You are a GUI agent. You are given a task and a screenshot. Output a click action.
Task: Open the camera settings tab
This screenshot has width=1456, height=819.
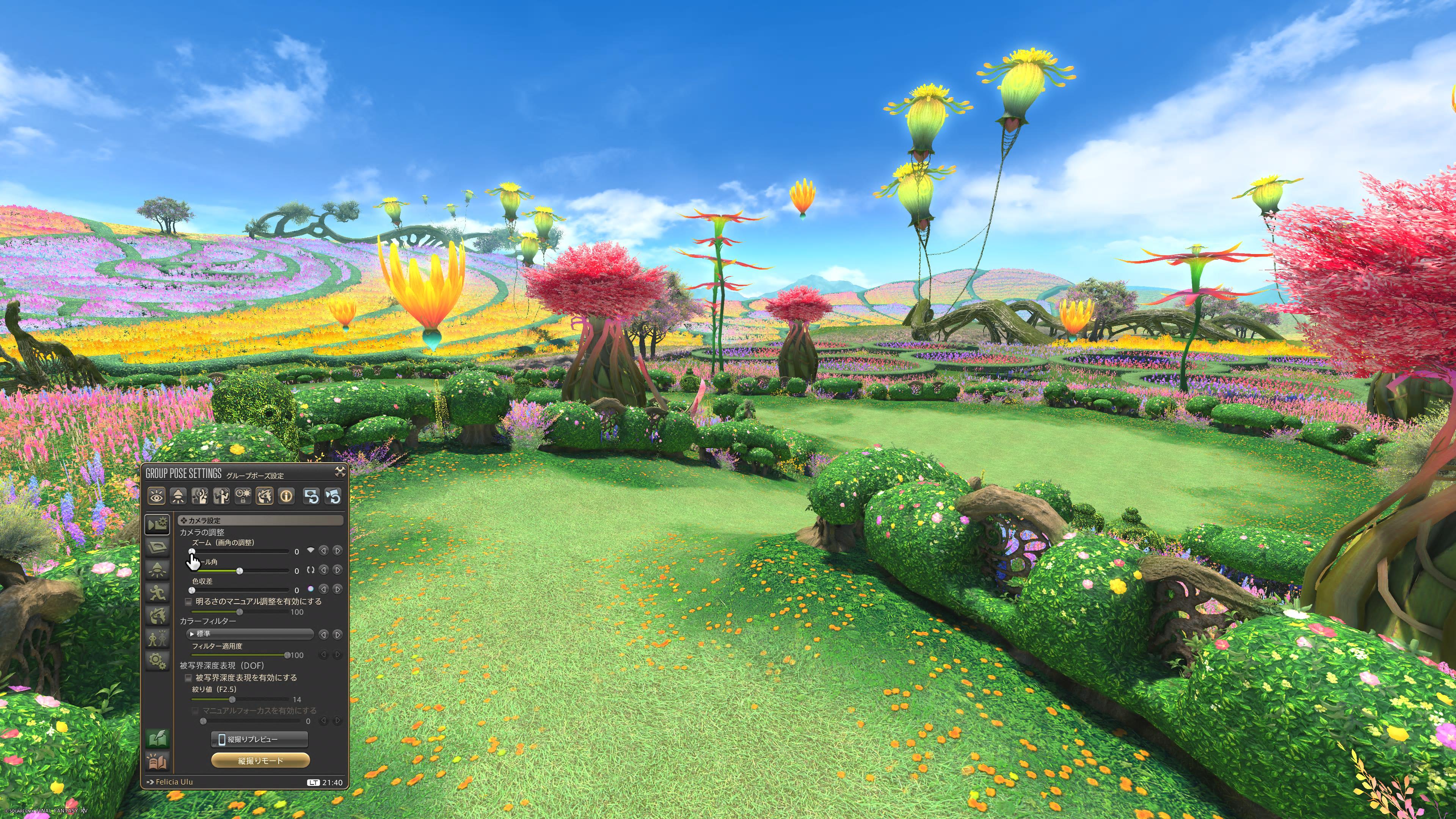coord(157,524)
